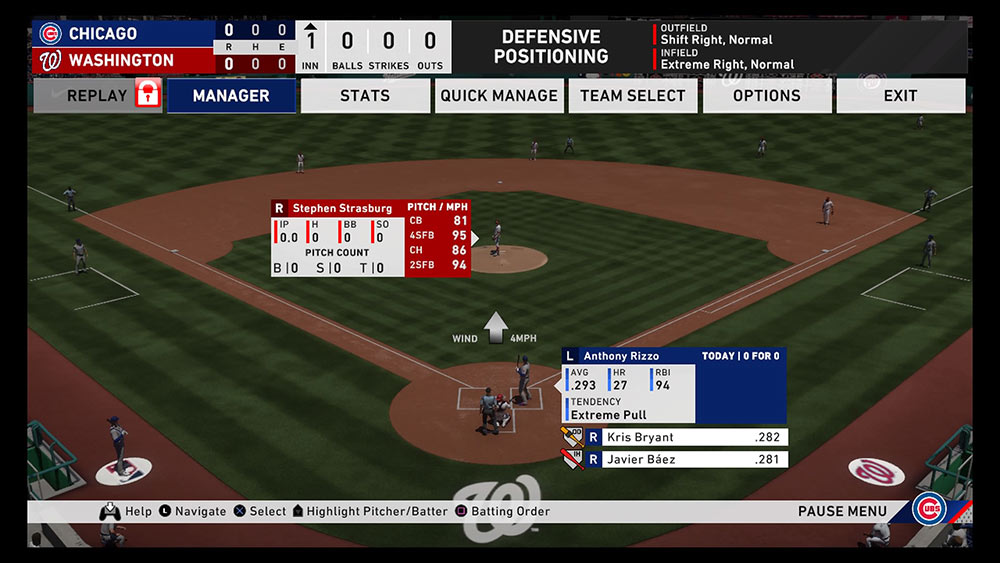Open the Stats menu
This screenshot has height=563, width=1000.
[x=365, y=96]
